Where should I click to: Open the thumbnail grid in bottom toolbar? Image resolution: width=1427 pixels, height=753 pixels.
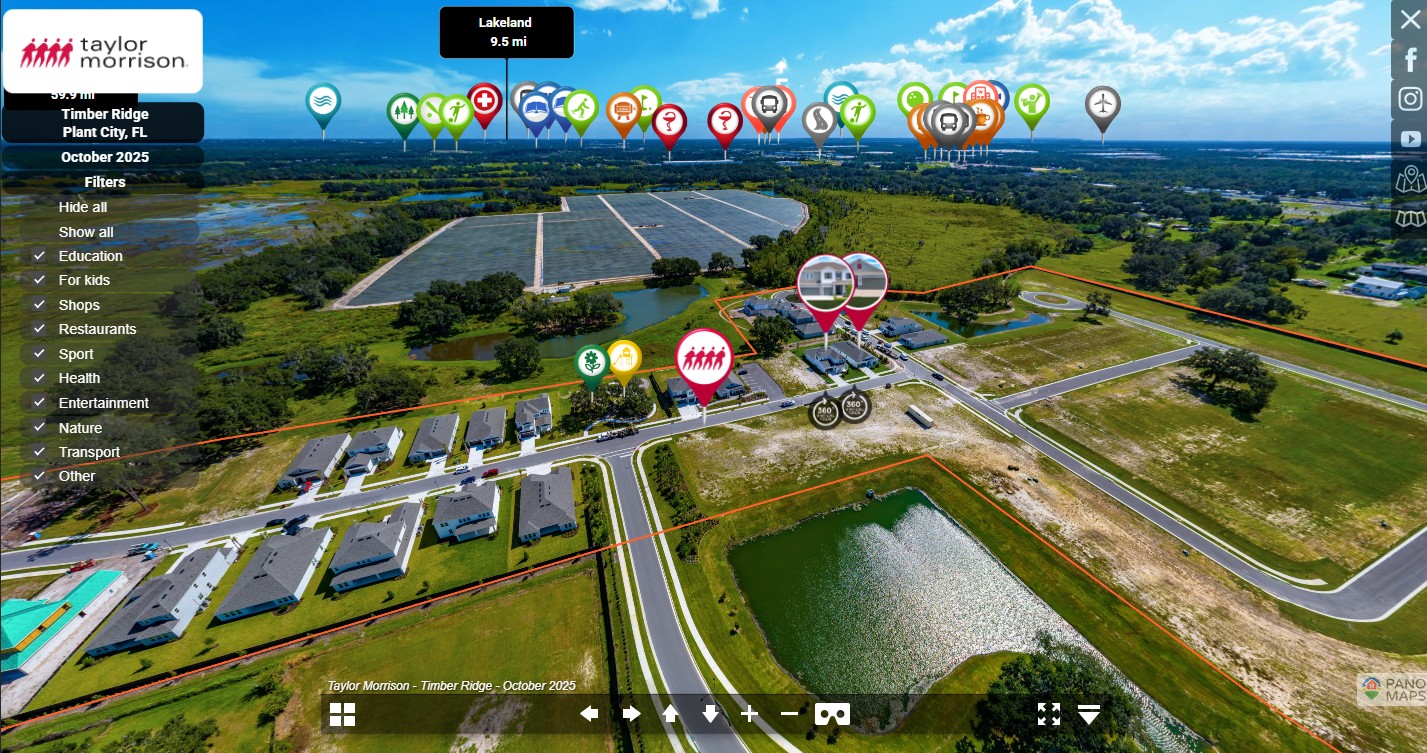click(x=342, y=714)
